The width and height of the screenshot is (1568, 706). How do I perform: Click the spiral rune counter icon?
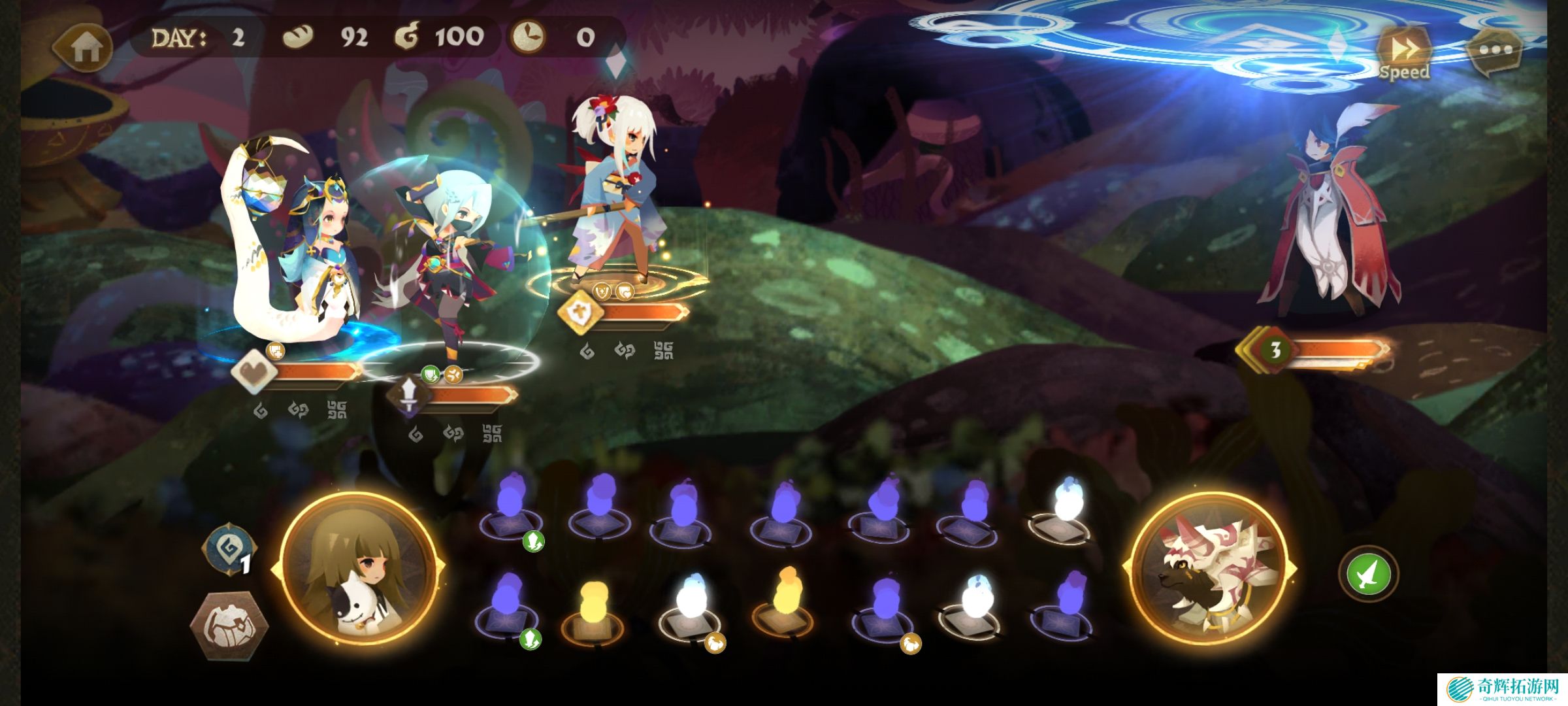(229, 551)
